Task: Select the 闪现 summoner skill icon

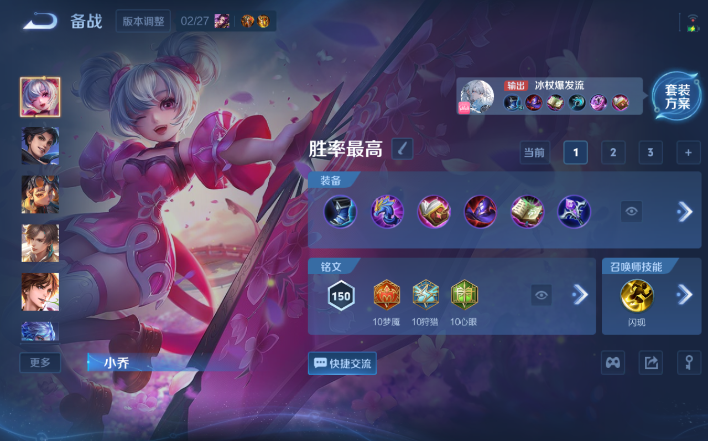Action: tap(636, 294)
